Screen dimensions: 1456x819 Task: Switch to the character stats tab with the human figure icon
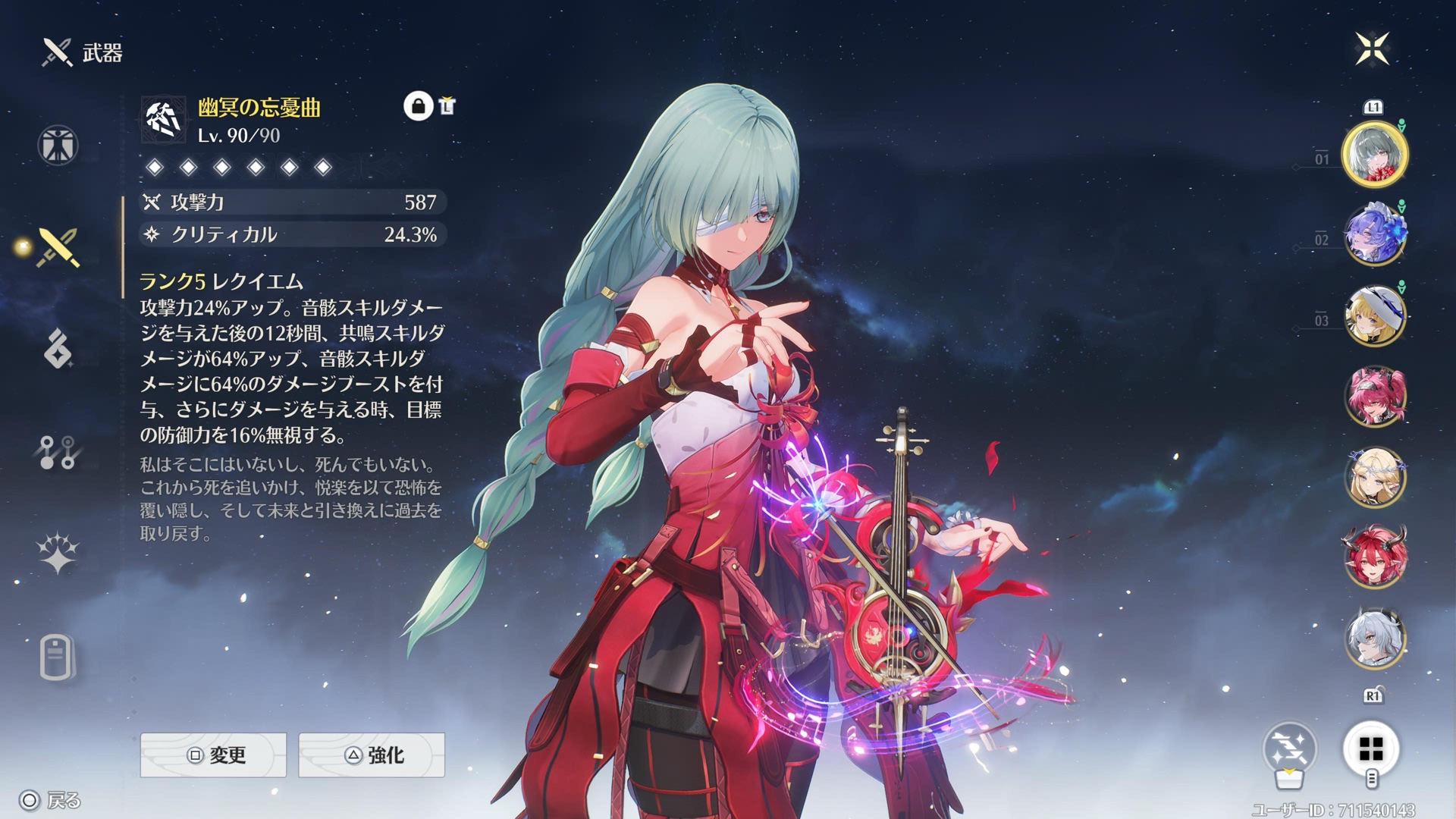click(58, 145)
